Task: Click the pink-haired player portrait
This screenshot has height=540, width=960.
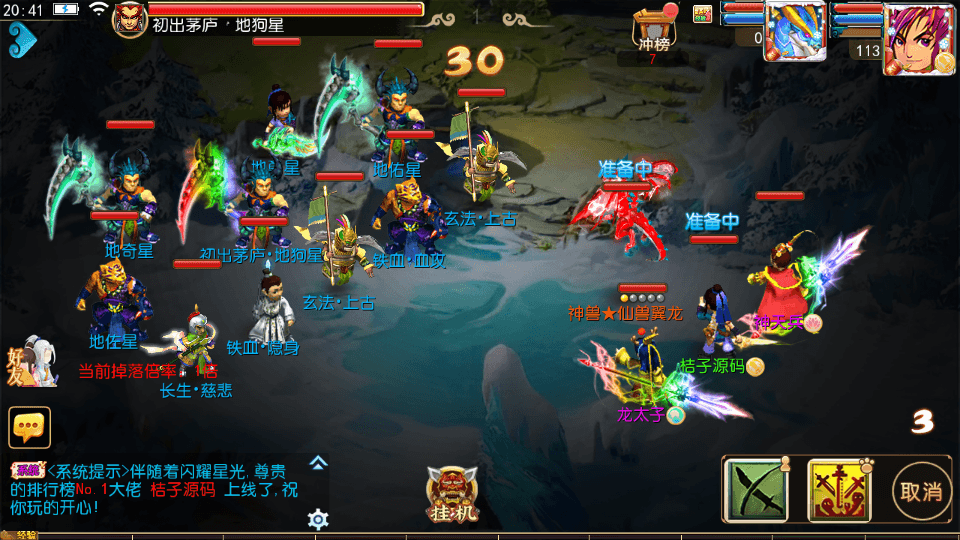Action: point(920,38)
